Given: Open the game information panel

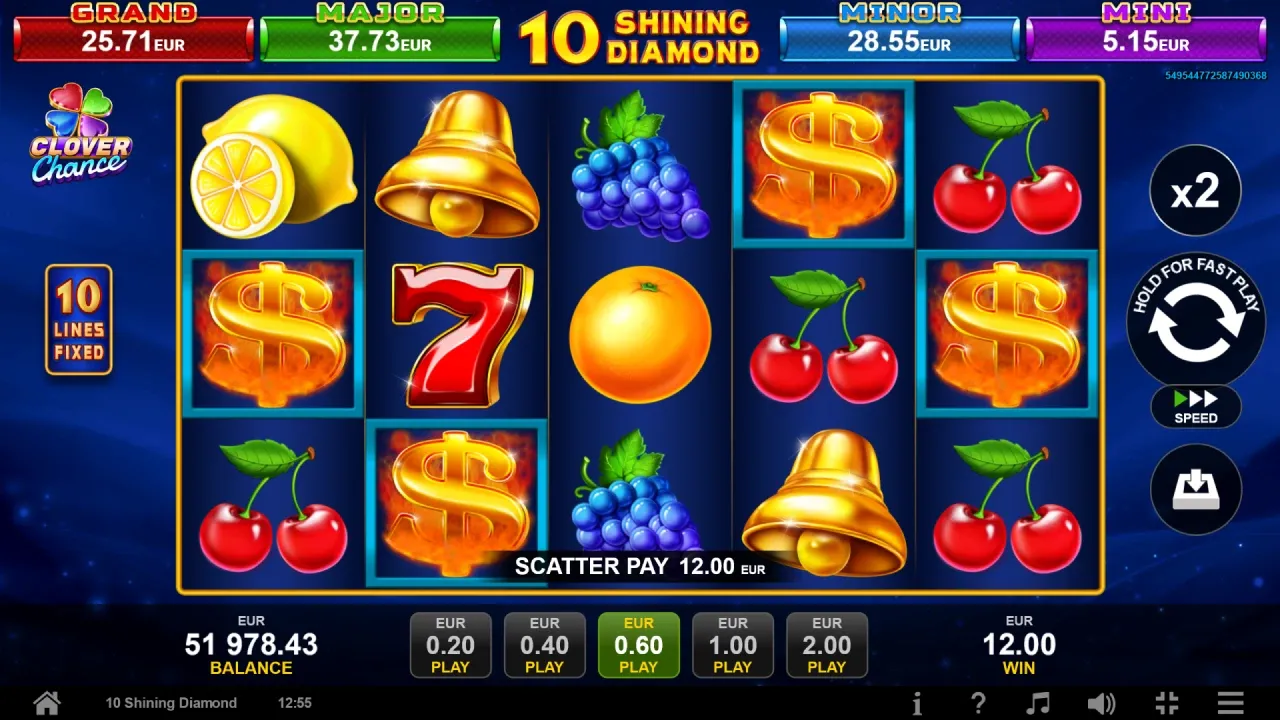Looking at the screenshot, I should (917, 703).
